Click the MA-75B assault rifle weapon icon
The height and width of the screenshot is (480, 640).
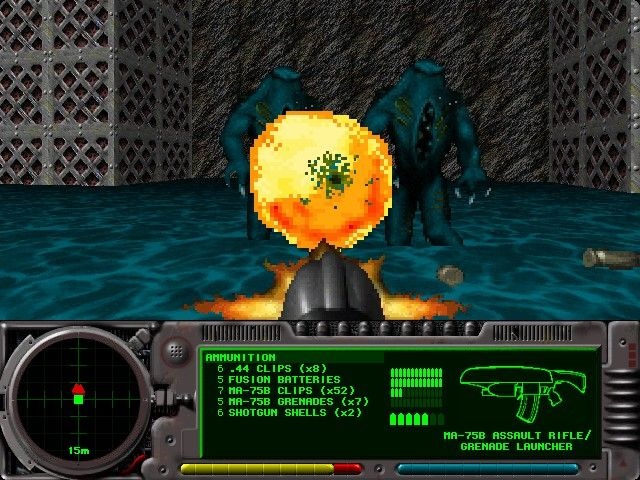pos(522,392)
